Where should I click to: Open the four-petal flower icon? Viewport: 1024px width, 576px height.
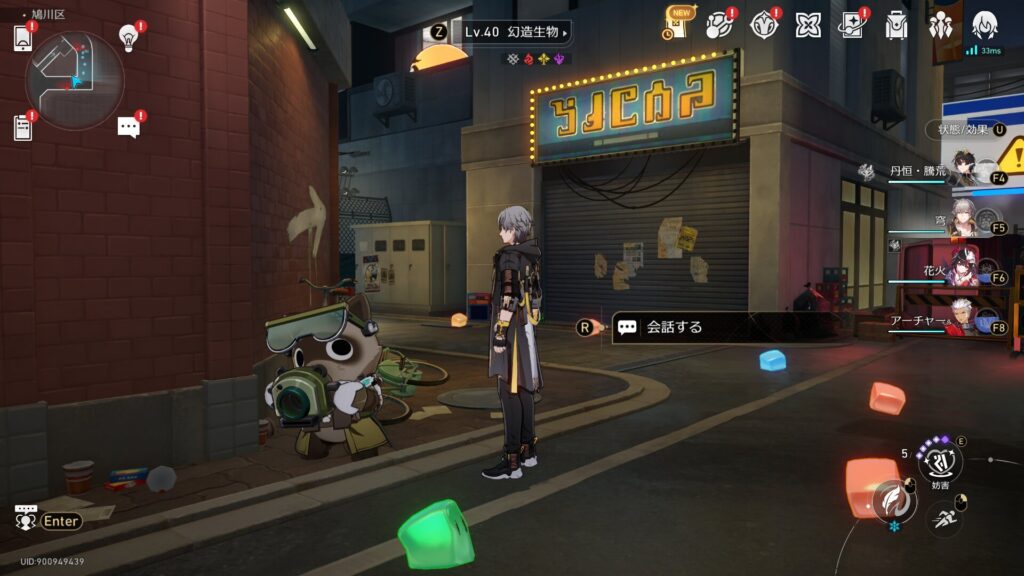pyautogui.click(x=808, y=25)
